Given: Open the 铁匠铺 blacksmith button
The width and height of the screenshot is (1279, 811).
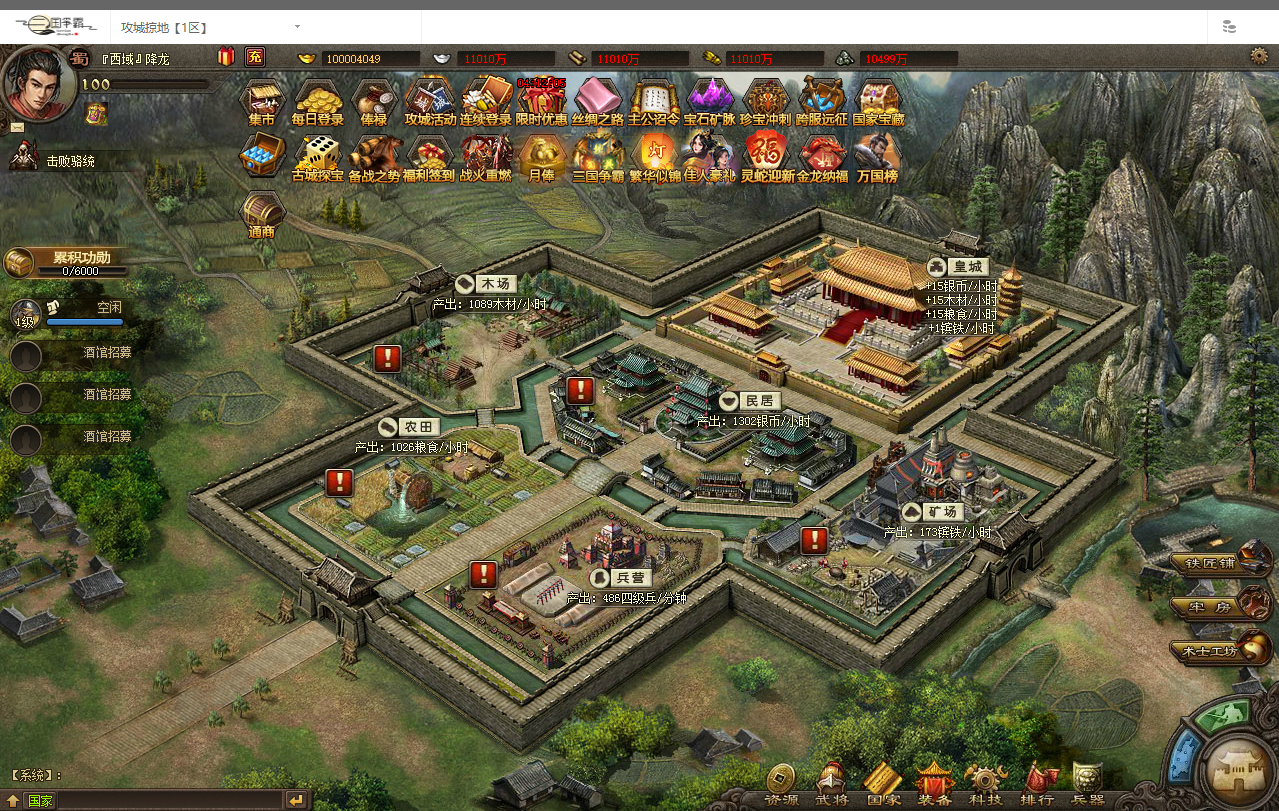Looking at the screenshot, I should click(x=1214, y=560).
